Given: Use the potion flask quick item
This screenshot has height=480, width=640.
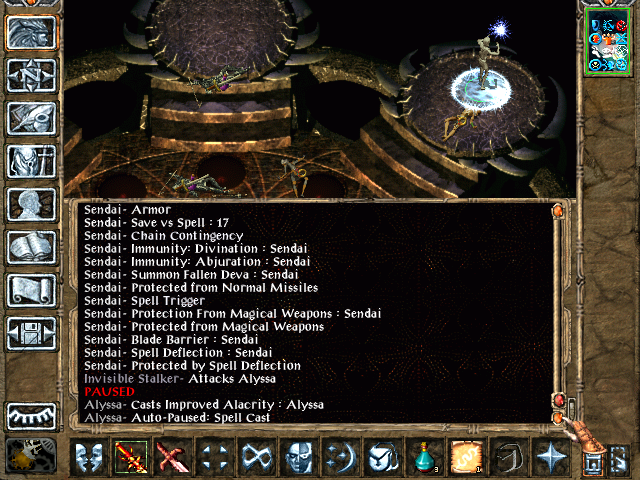Looking at the screenshot, I should point(425,460).
